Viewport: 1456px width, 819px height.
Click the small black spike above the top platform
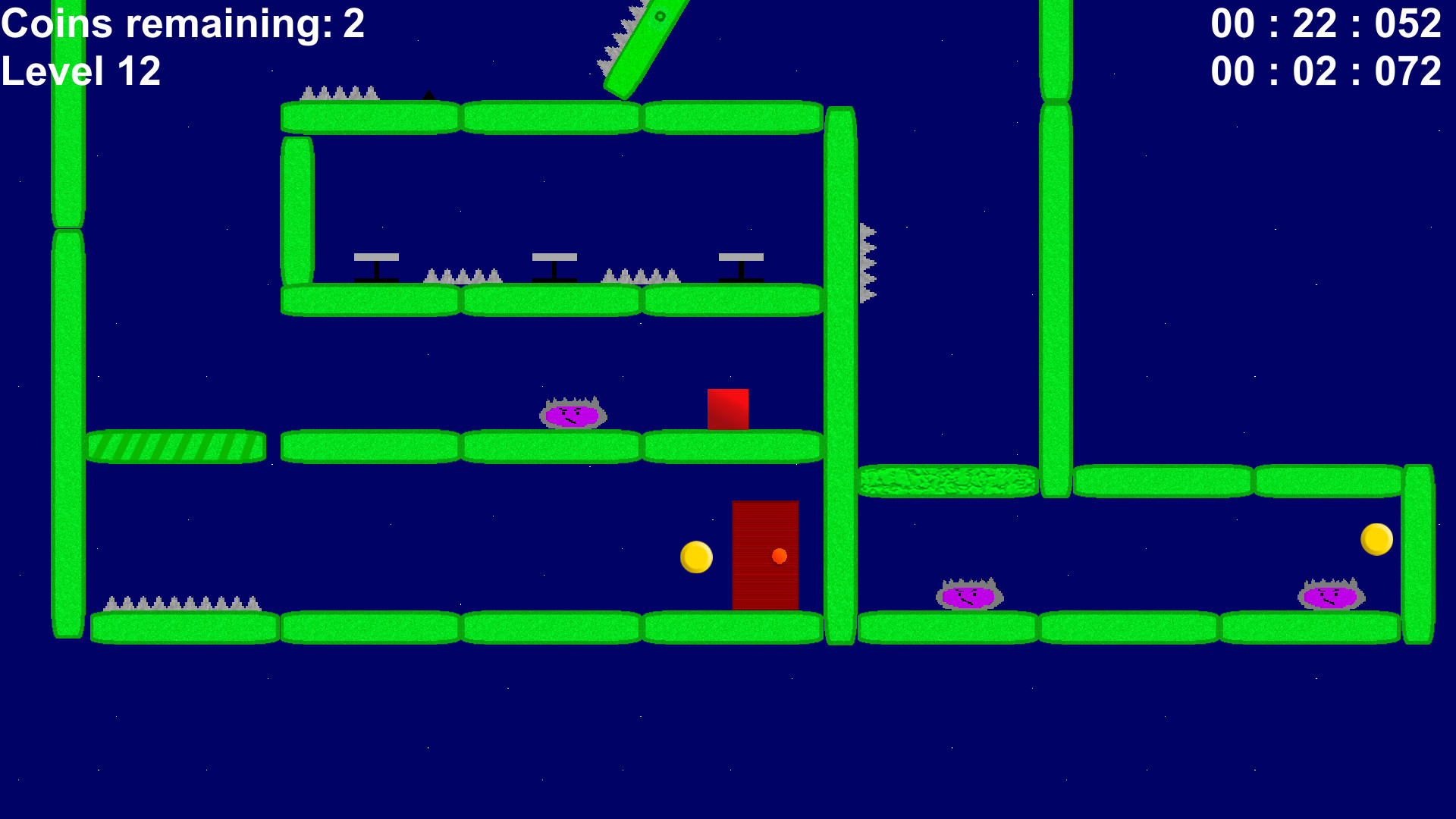click(x=428, y=95)
